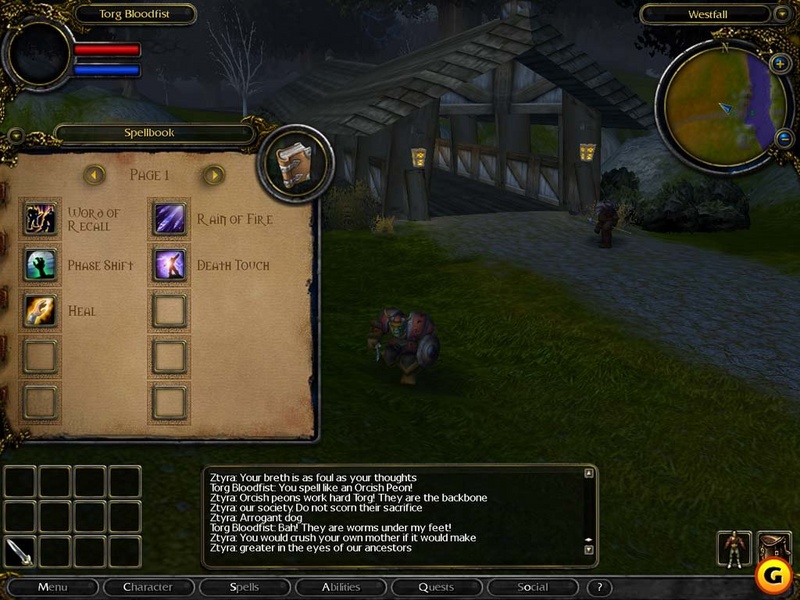Open the Menu from the bottom bar
The width and height of the screenshot is (800, 600).
(52, 587)
